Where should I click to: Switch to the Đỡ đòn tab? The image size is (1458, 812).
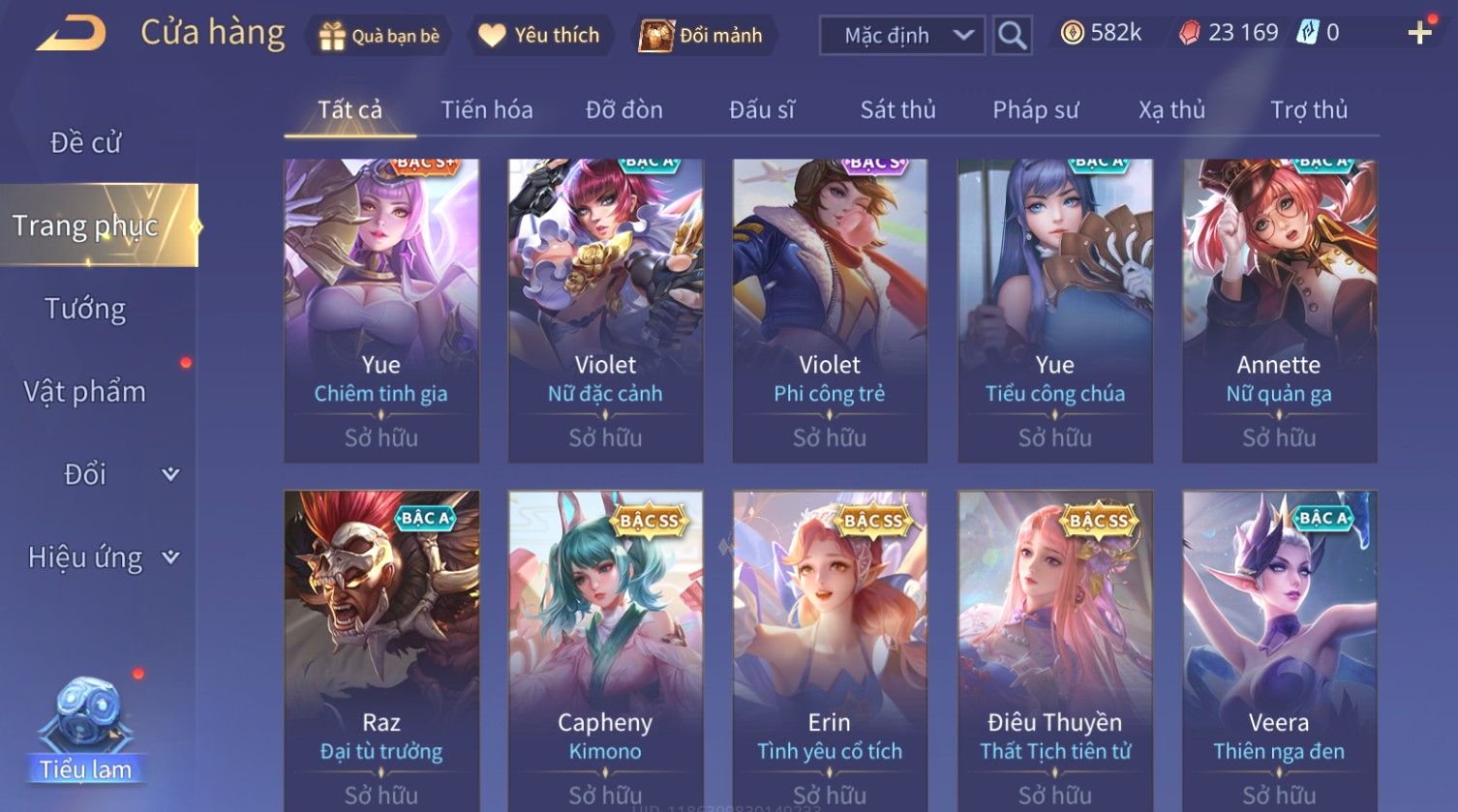[x=623, y=110]
